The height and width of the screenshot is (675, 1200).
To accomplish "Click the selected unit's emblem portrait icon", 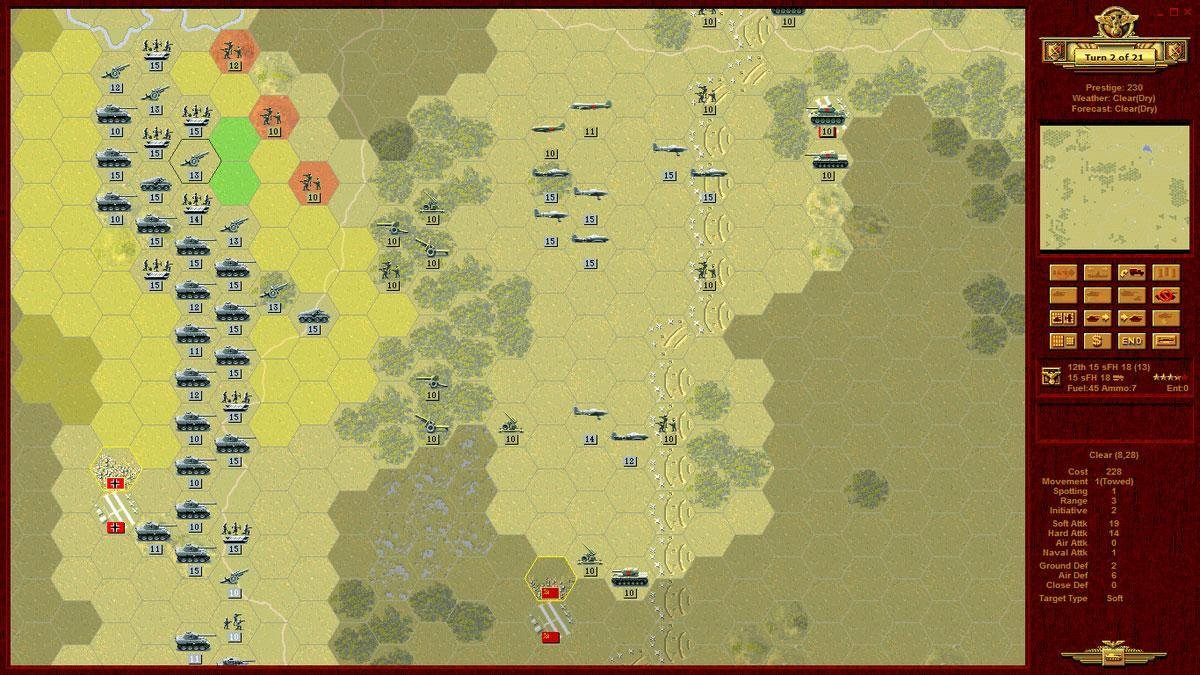I will coord(1051,376).
